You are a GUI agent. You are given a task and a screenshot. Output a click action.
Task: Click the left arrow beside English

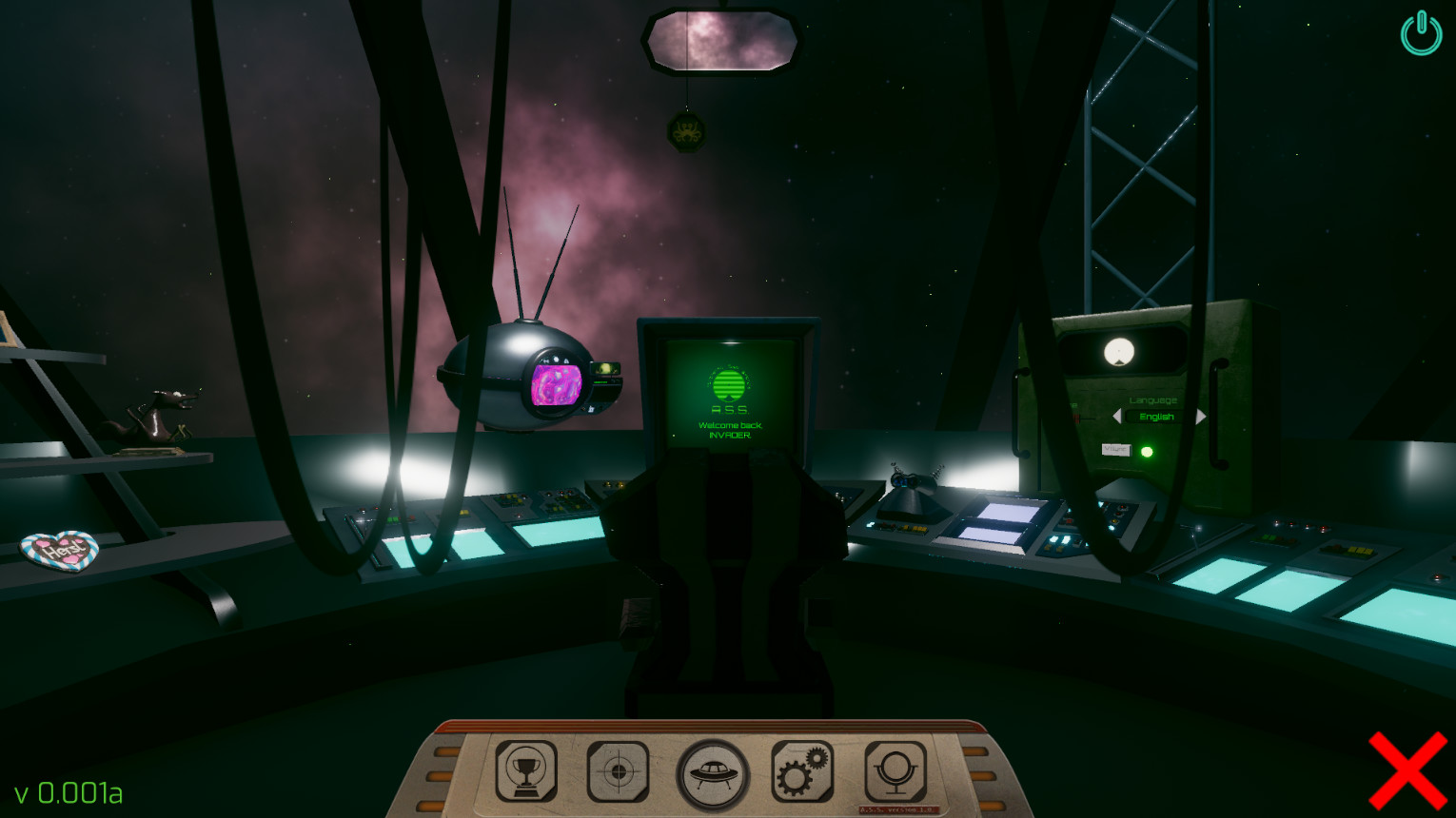click(x=1117, y=416)
